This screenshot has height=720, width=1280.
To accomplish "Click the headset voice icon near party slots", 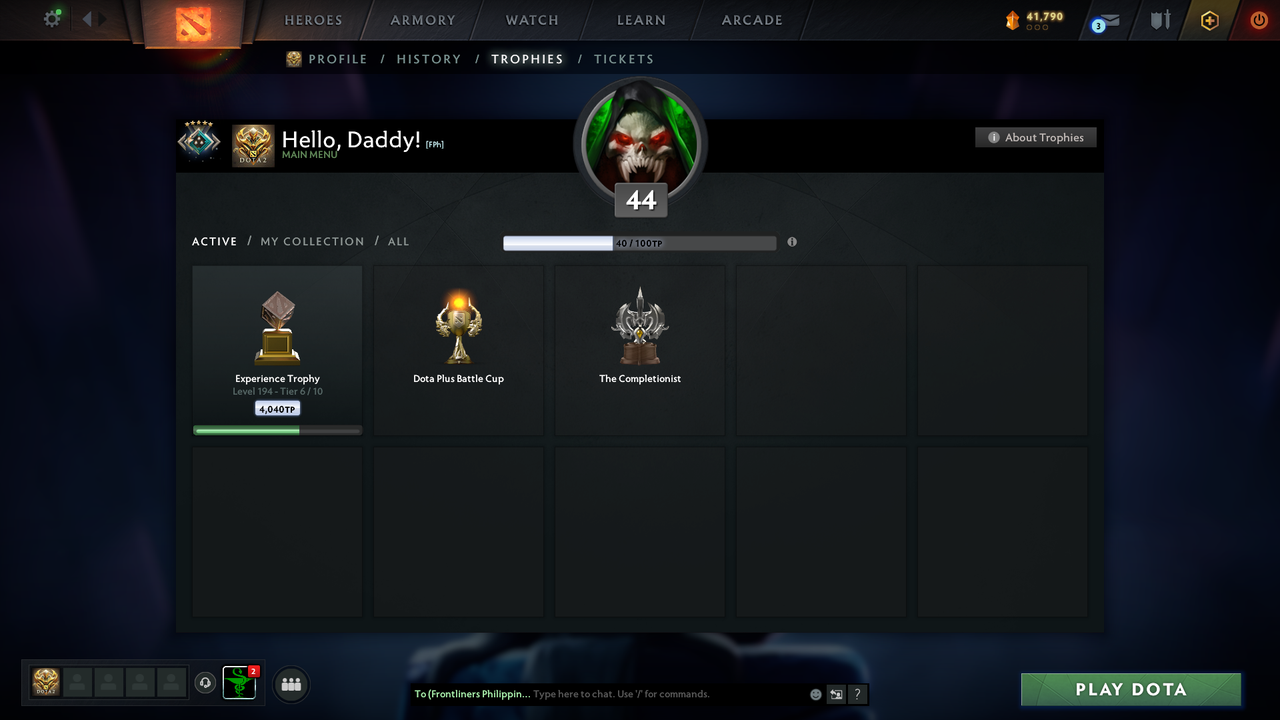I will pyautogui.click(x=206, y=682).
